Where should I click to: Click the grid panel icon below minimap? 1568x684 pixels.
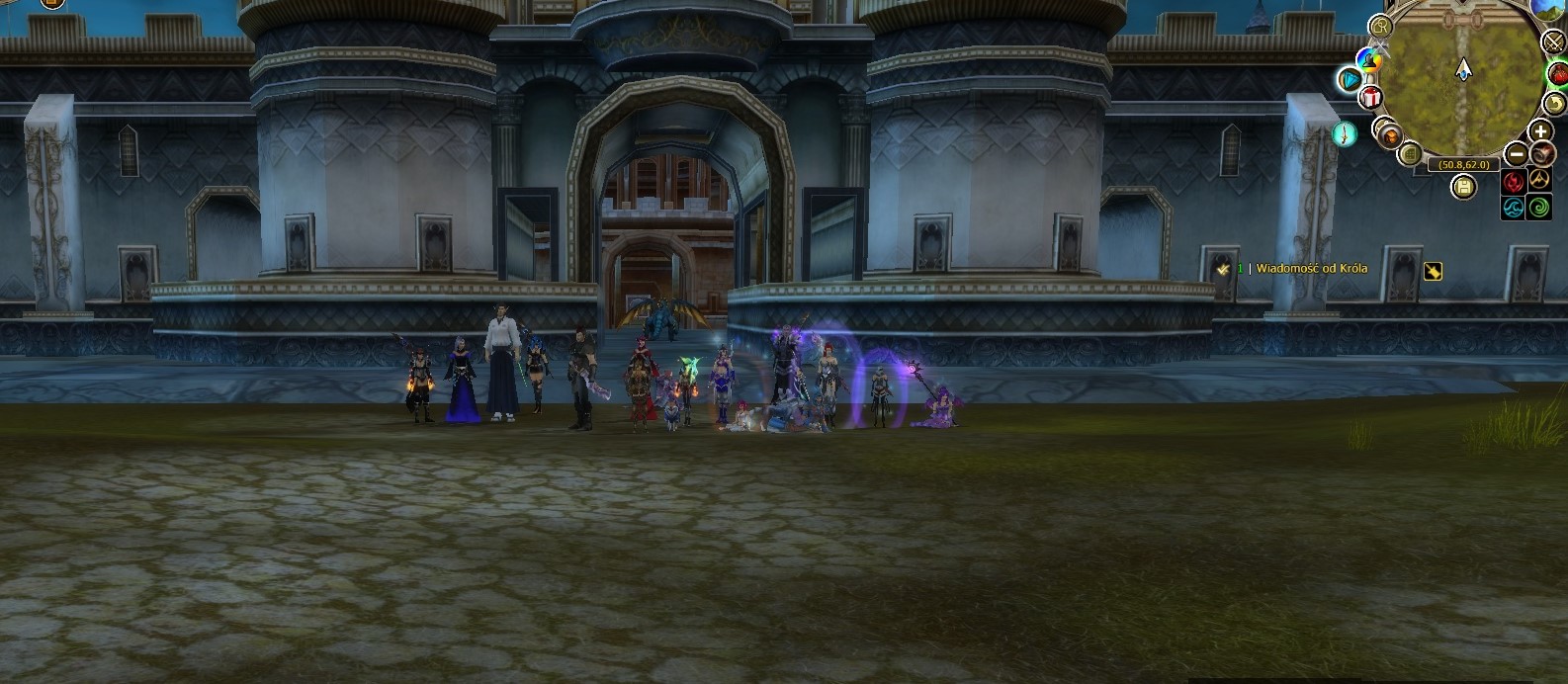click(x=1411, y=153)
